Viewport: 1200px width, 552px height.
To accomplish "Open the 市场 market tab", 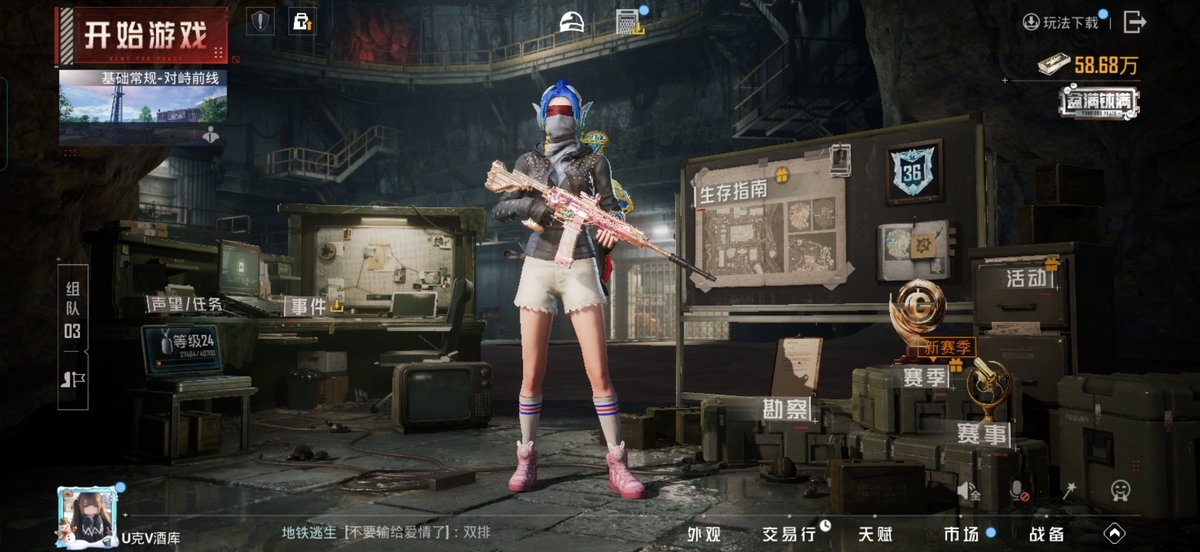I will point(960,533).
